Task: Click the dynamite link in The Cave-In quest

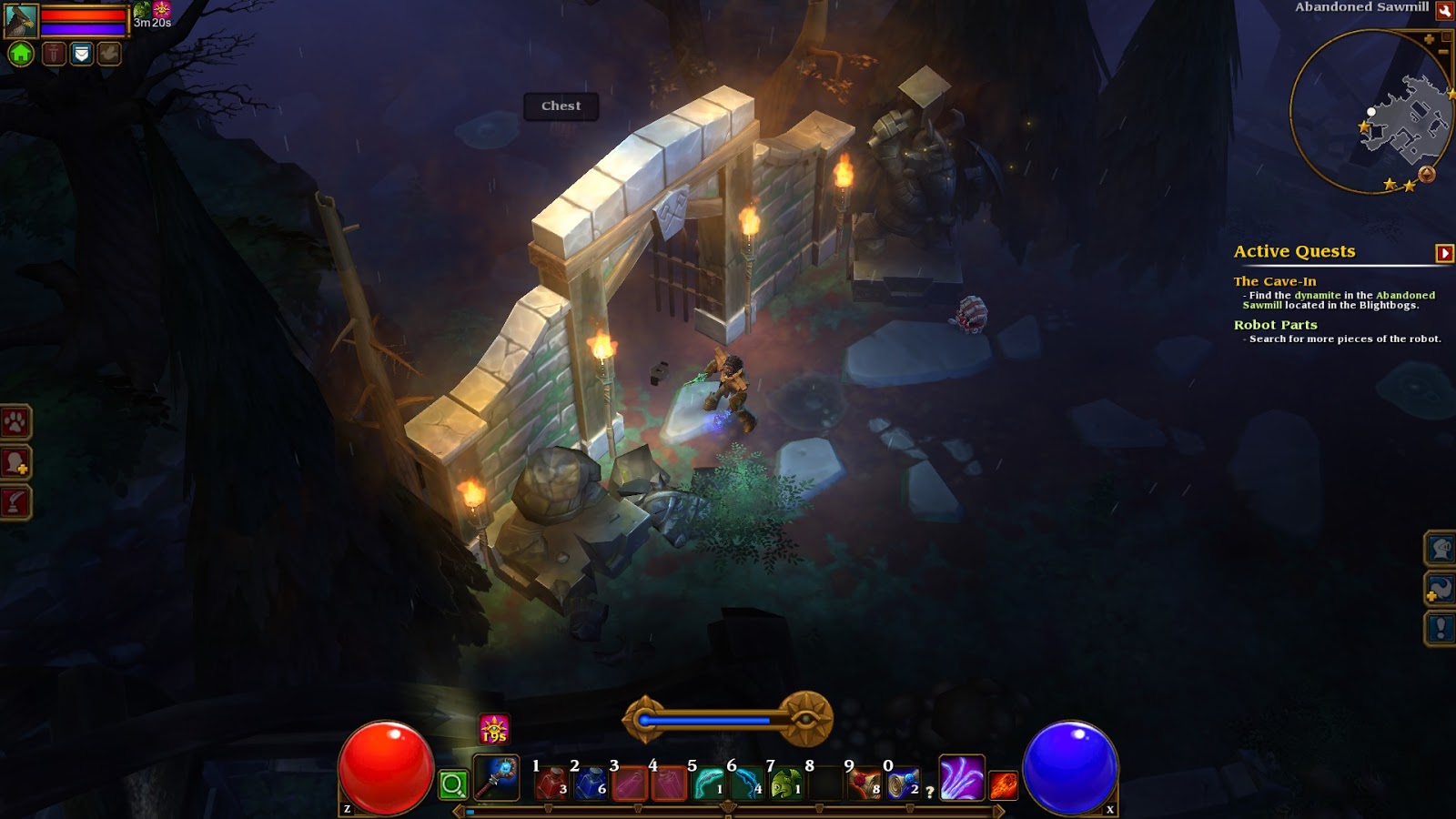Action: tap(1318, 296)
